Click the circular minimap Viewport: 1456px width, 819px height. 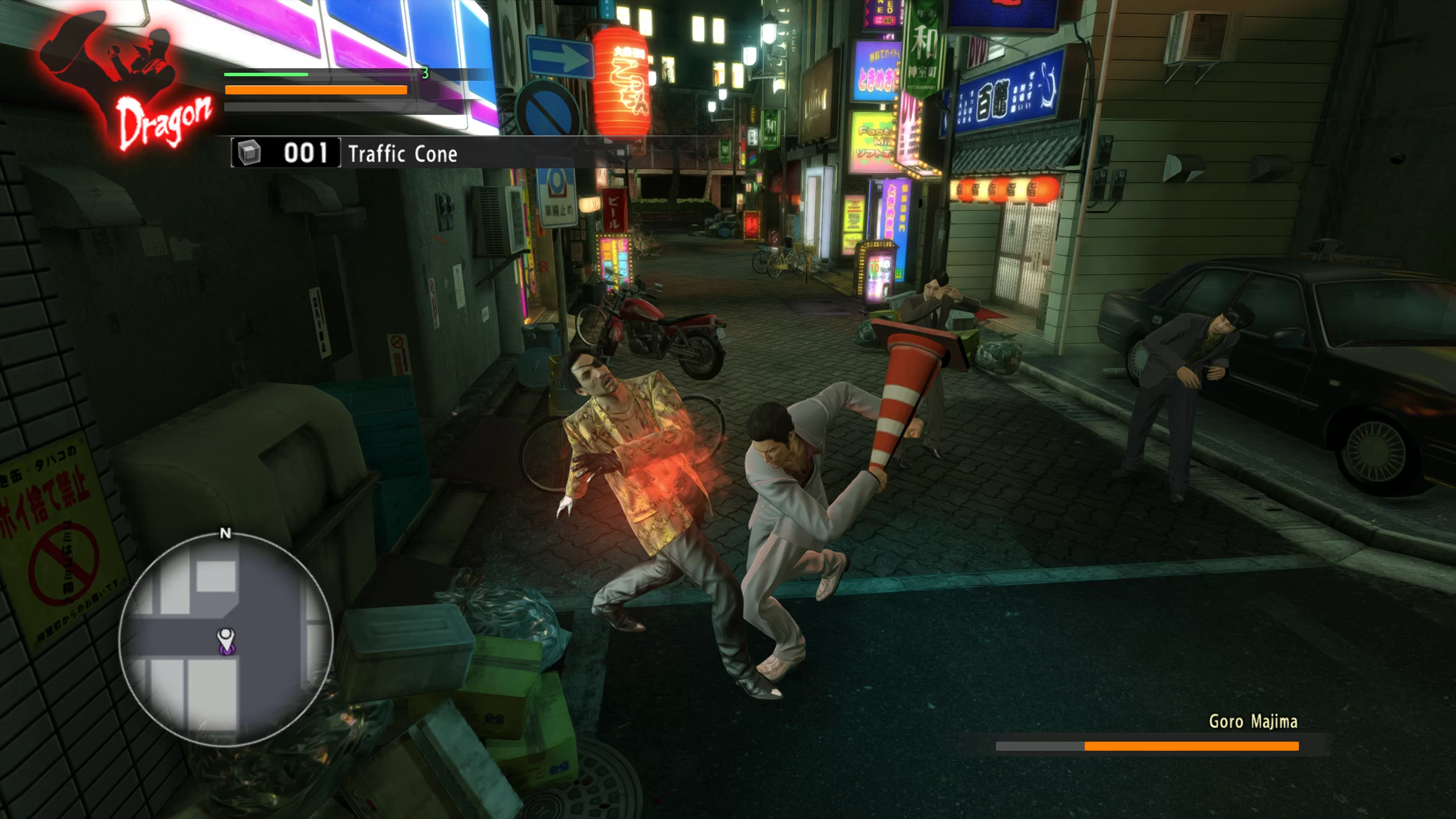pyautogui.click(x=226, y=640)
